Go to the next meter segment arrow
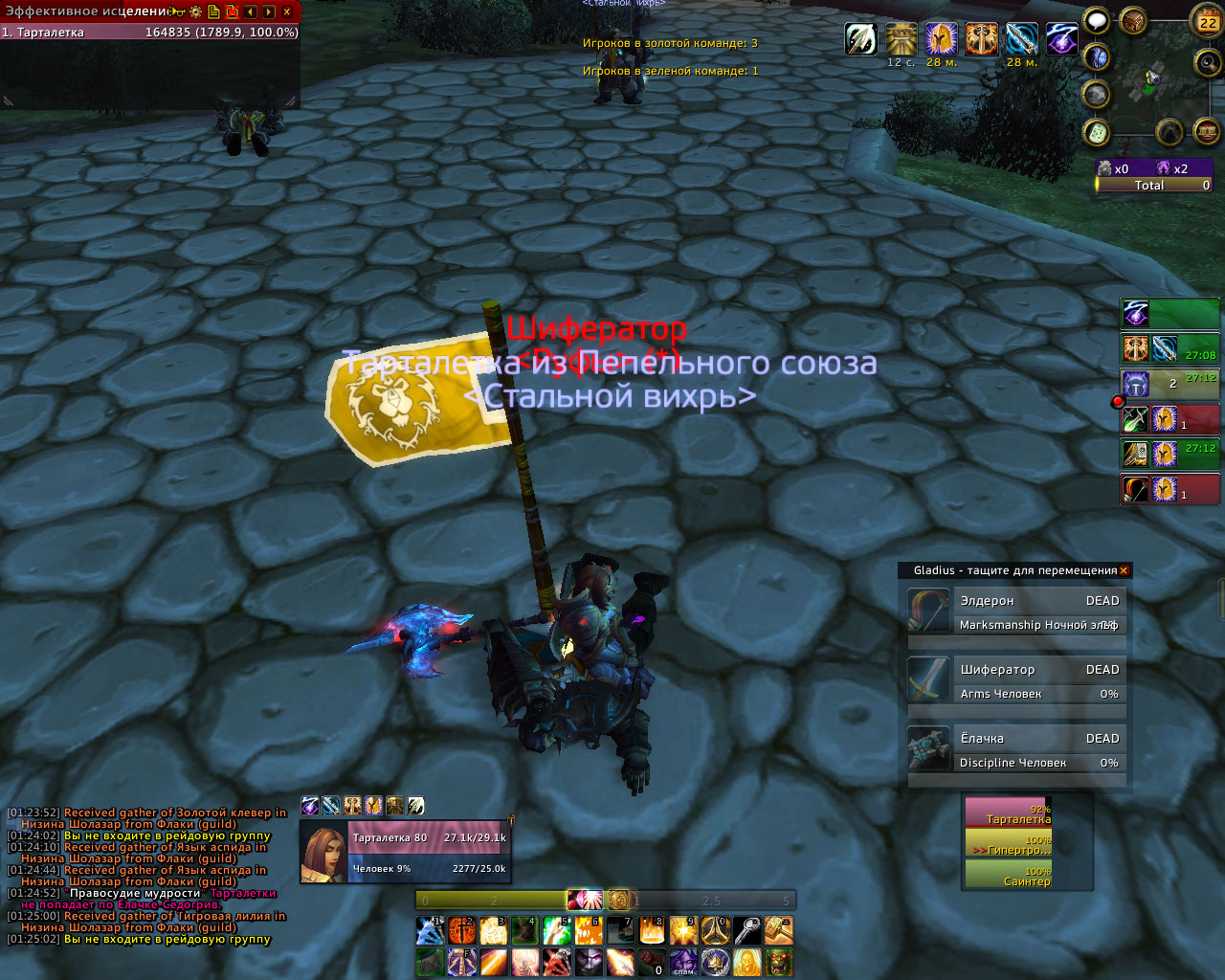The width and height of the screenshot is (1225, 980). [268, 11]
